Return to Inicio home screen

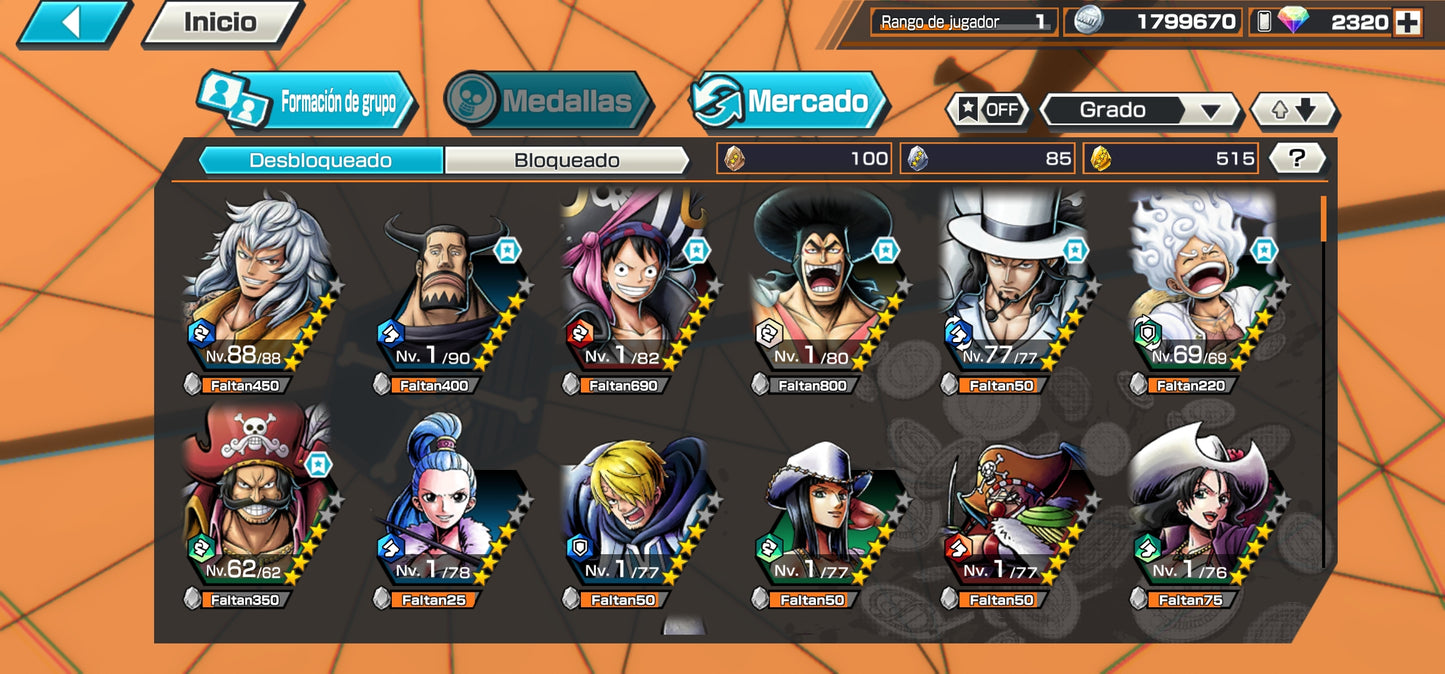coord(221,22)
